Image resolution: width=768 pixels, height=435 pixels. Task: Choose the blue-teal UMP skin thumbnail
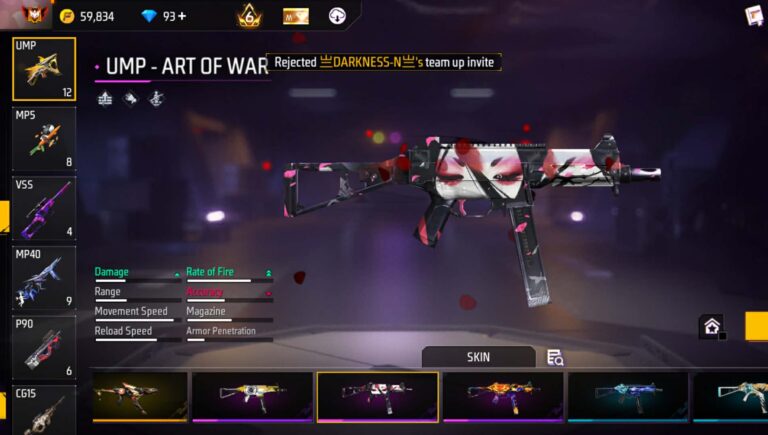coord(628,396)
